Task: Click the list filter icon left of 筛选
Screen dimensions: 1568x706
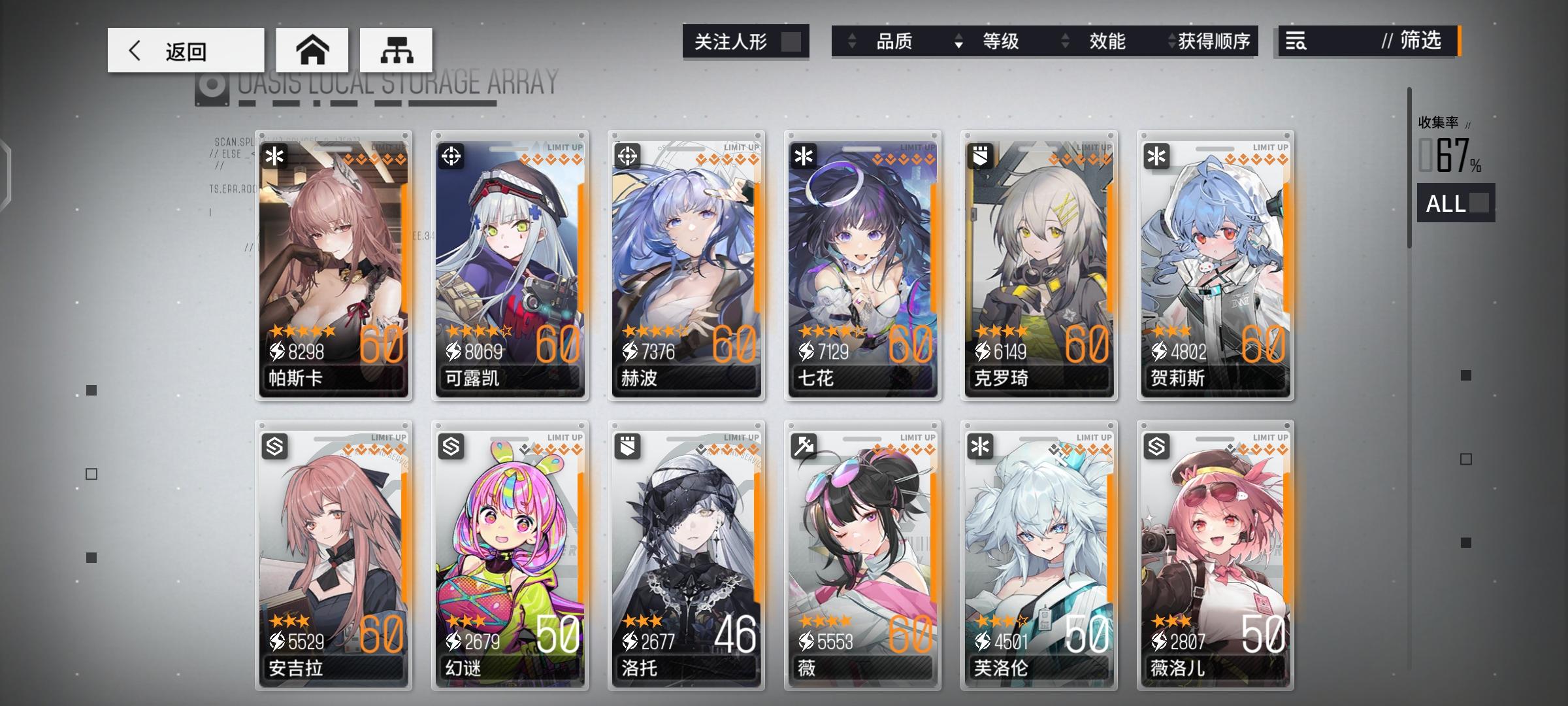Action: click(1296, 41)
